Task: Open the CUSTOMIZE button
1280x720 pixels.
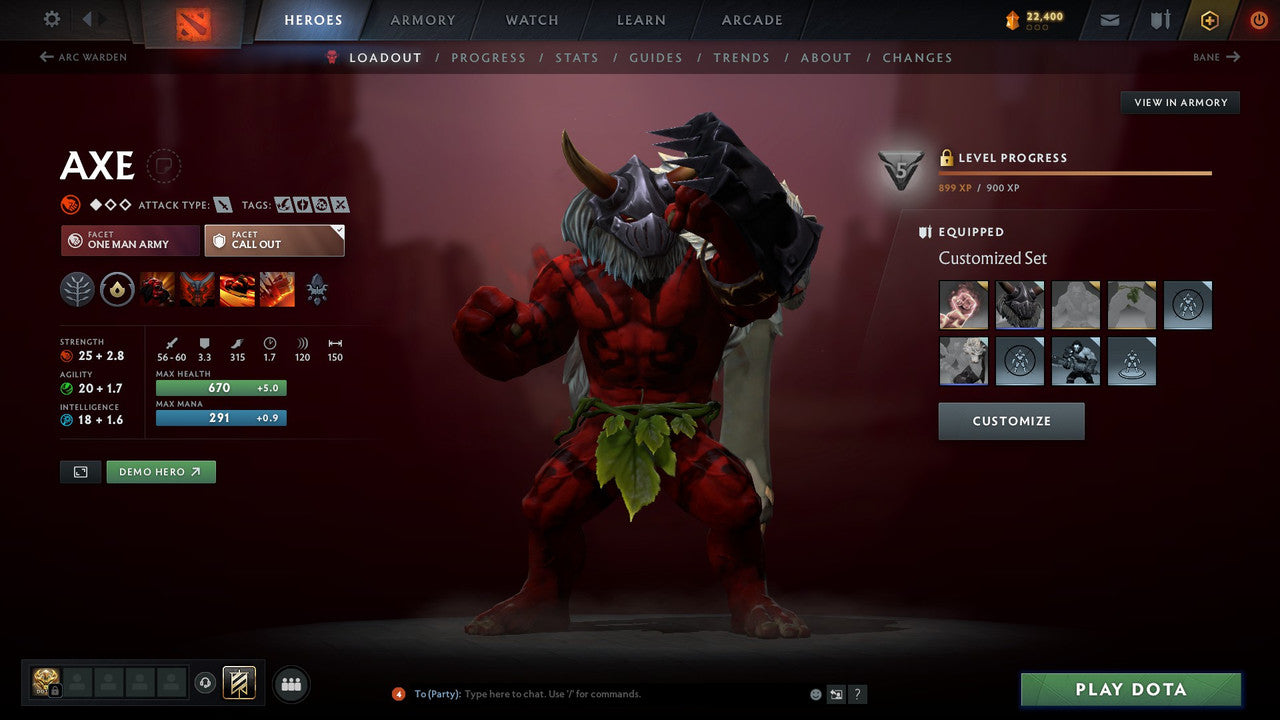Action: click(x=1010, y=421)
